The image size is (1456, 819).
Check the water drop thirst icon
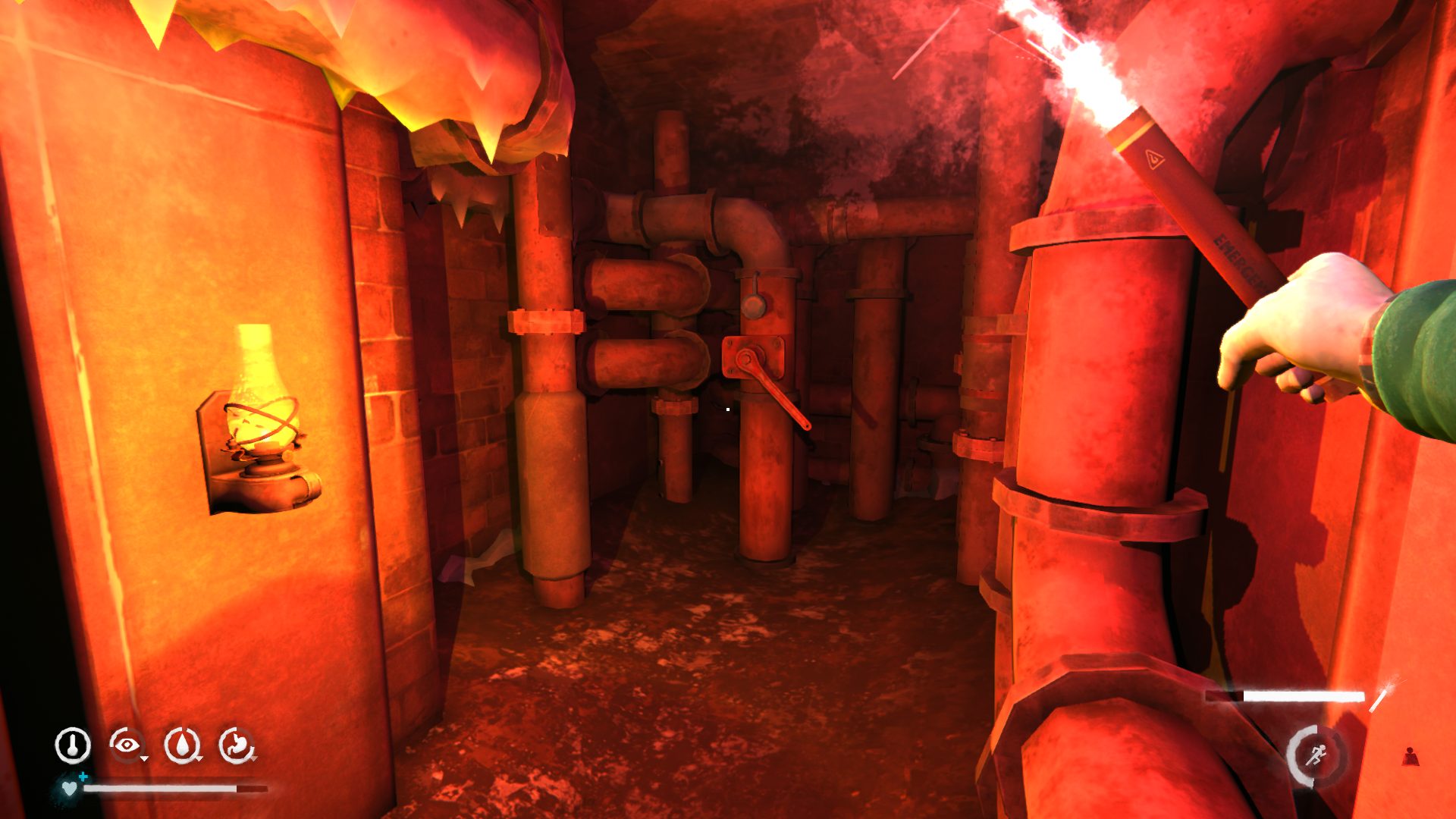click(x=182, y=745)
